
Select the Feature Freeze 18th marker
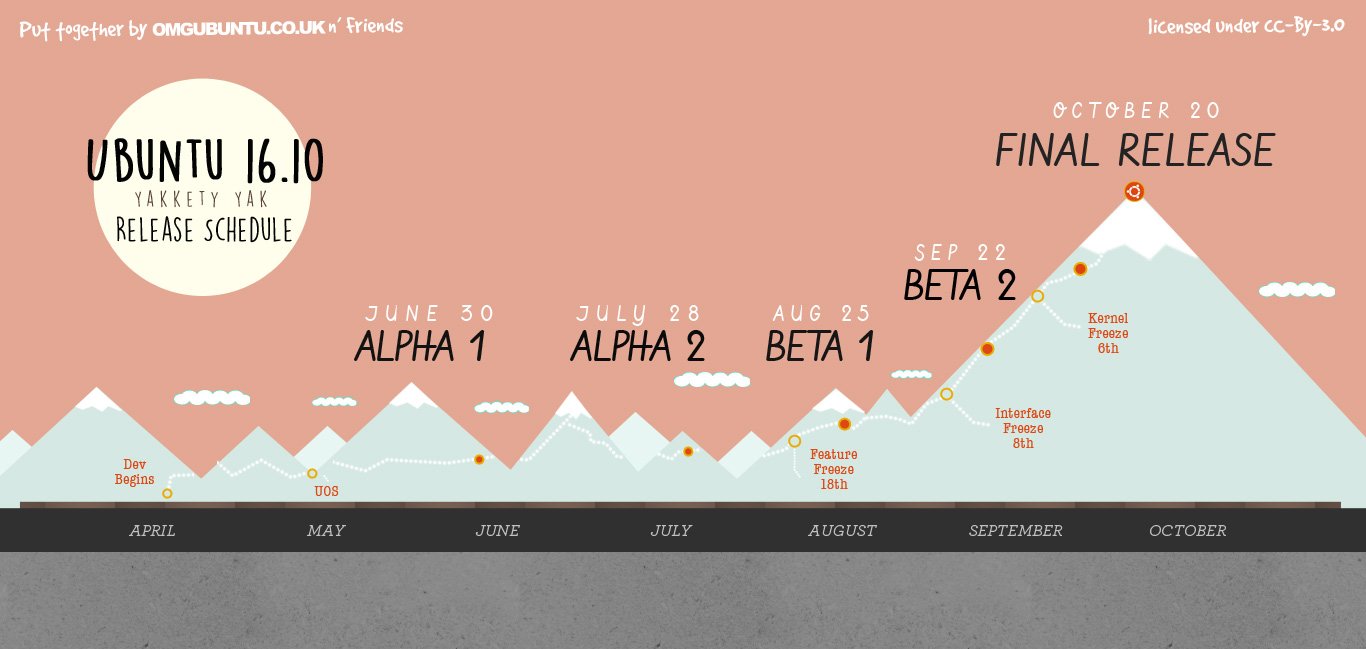pos(795,441)
